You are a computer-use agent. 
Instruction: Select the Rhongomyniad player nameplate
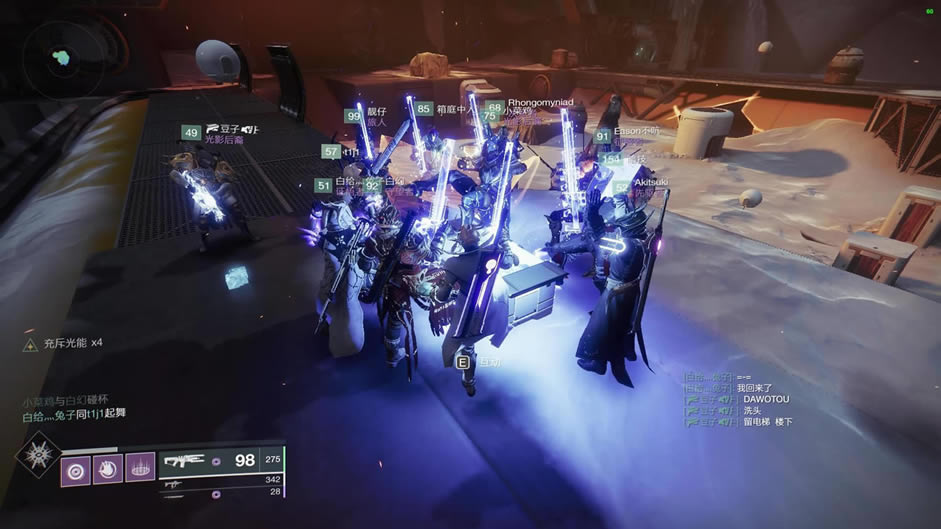pyautogui.click(x=540, y=102)
